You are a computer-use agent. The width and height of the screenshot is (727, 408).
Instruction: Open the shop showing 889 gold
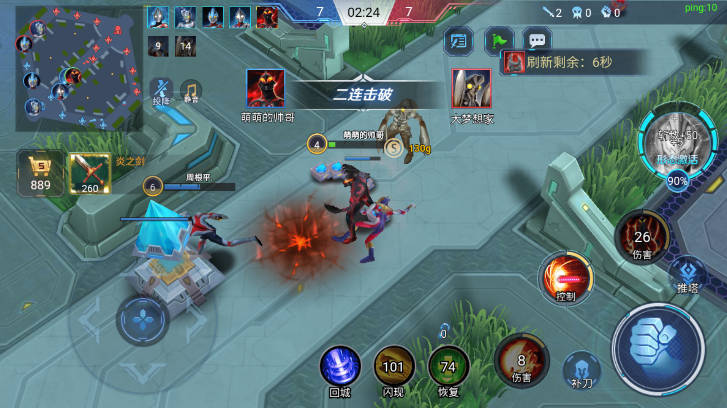click(x=41, y=171)
